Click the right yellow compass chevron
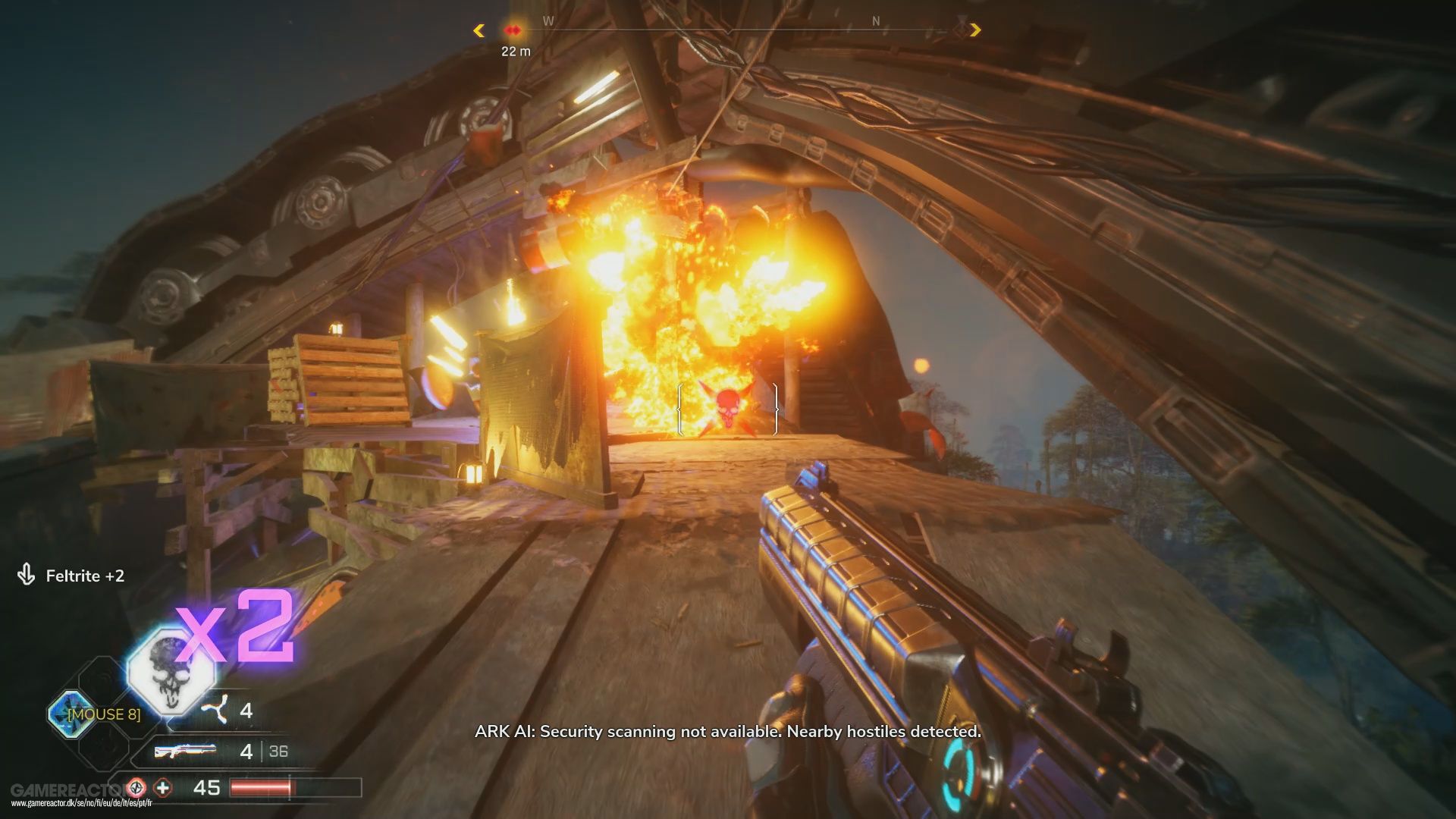The height and width of the screenshot is (819, 1456). coord(977,30)
